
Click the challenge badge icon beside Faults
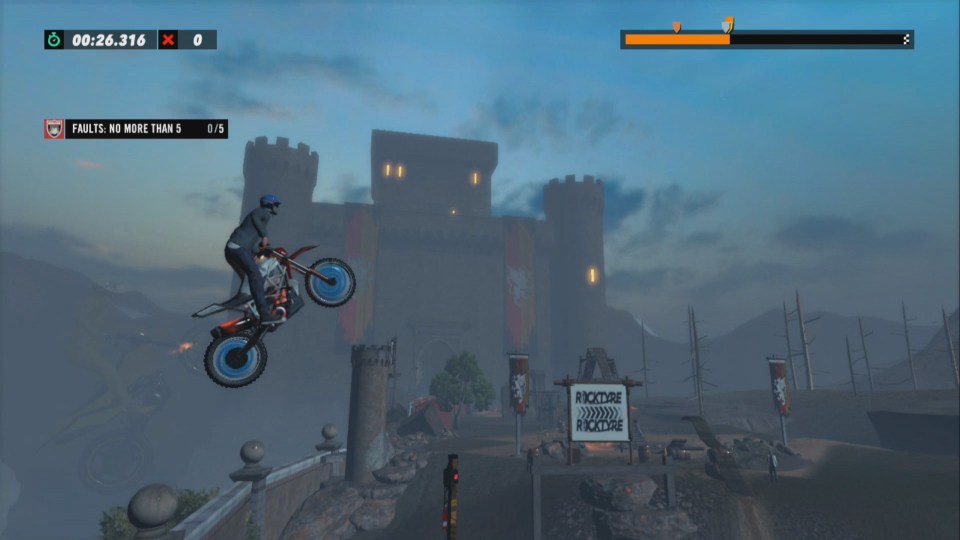(x=54, y=129)
